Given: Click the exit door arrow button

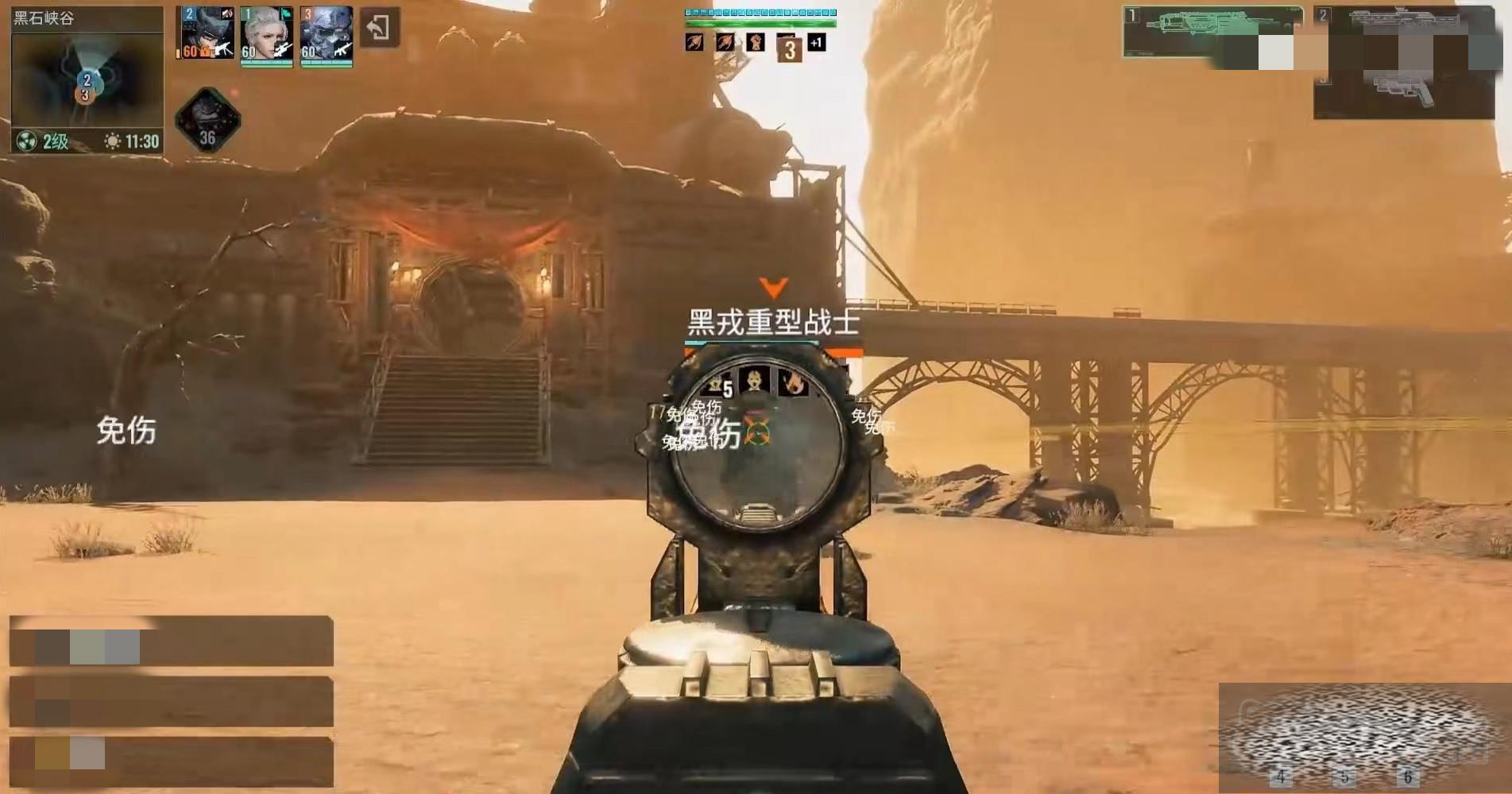Looking at the screenshot, I should (x=379, y=28).
